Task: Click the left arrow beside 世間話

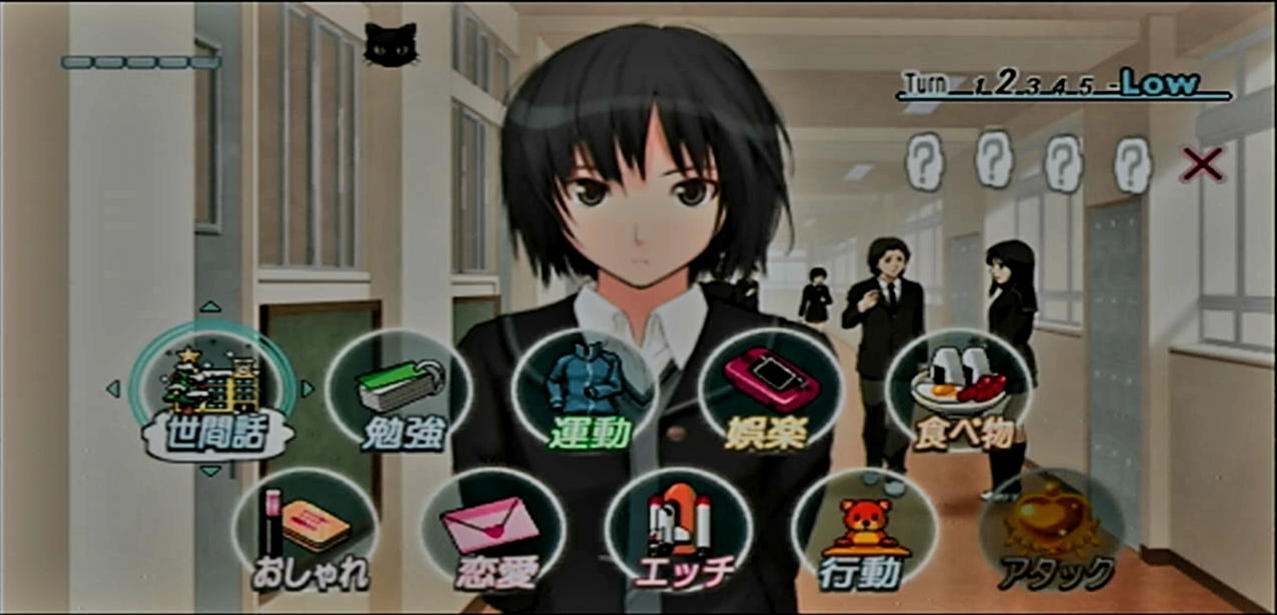Action: (x=113, y=388)
